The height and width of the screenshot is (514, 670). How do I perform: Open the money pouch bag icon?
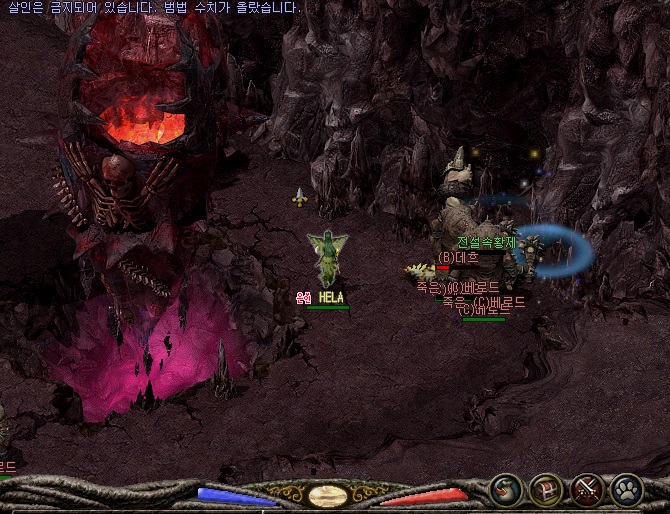(x=507, y=489)
